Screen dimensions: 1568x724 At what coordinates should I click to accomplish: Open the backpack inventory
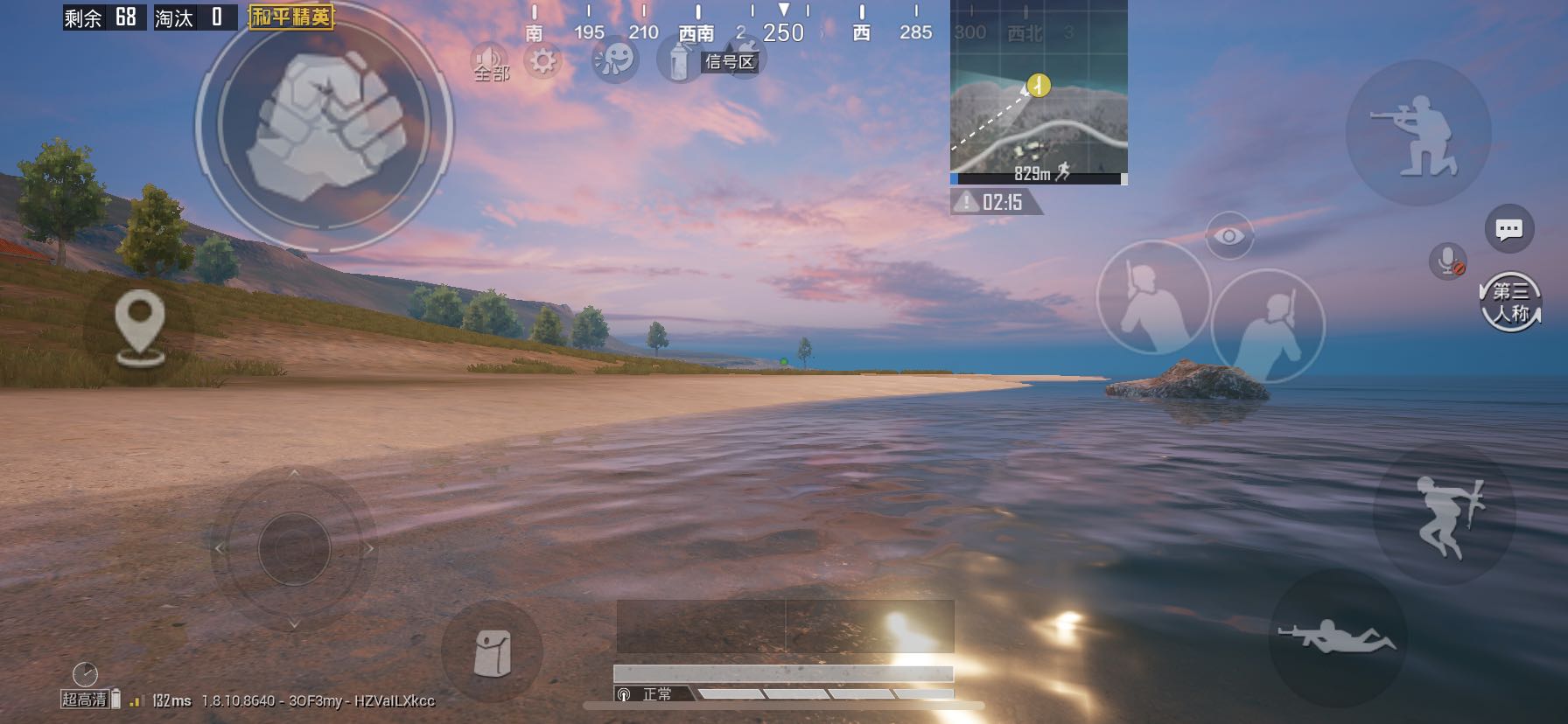click(492, 652)
